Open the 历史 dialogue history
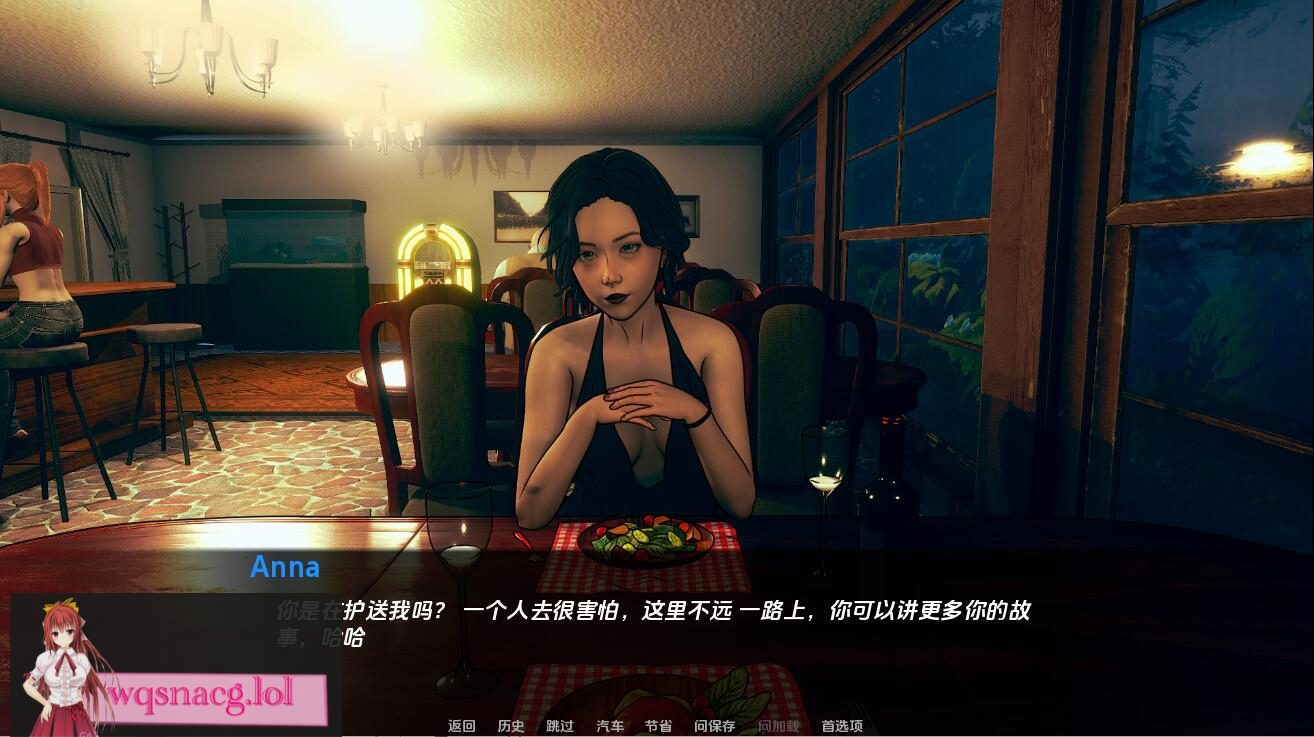This screenshot has height=737, width=1314. [512, 727]
